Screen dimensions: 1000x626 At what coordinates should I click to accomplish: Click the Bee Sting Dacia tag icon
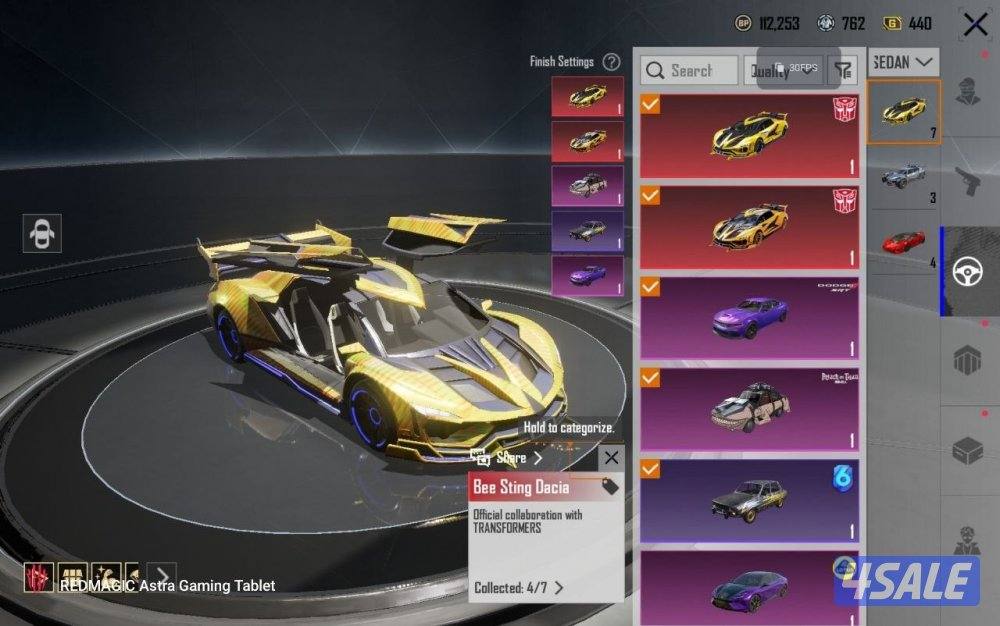[610, 487]
